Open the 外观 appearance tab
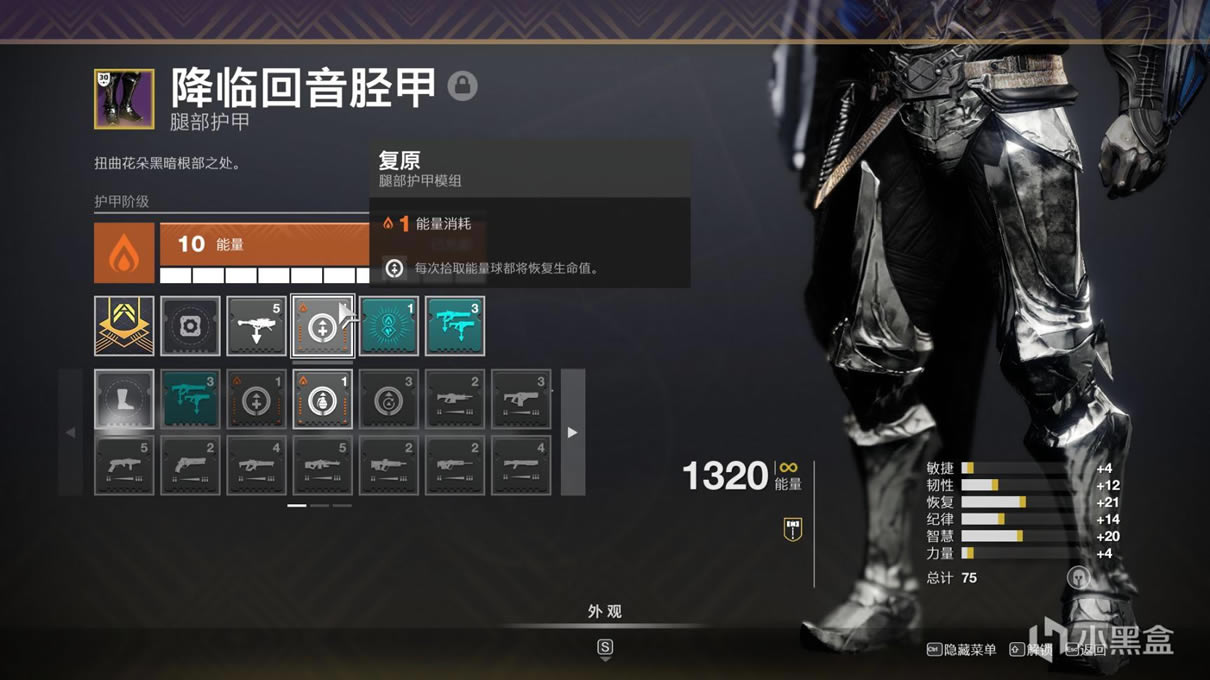 click(604, 612)
